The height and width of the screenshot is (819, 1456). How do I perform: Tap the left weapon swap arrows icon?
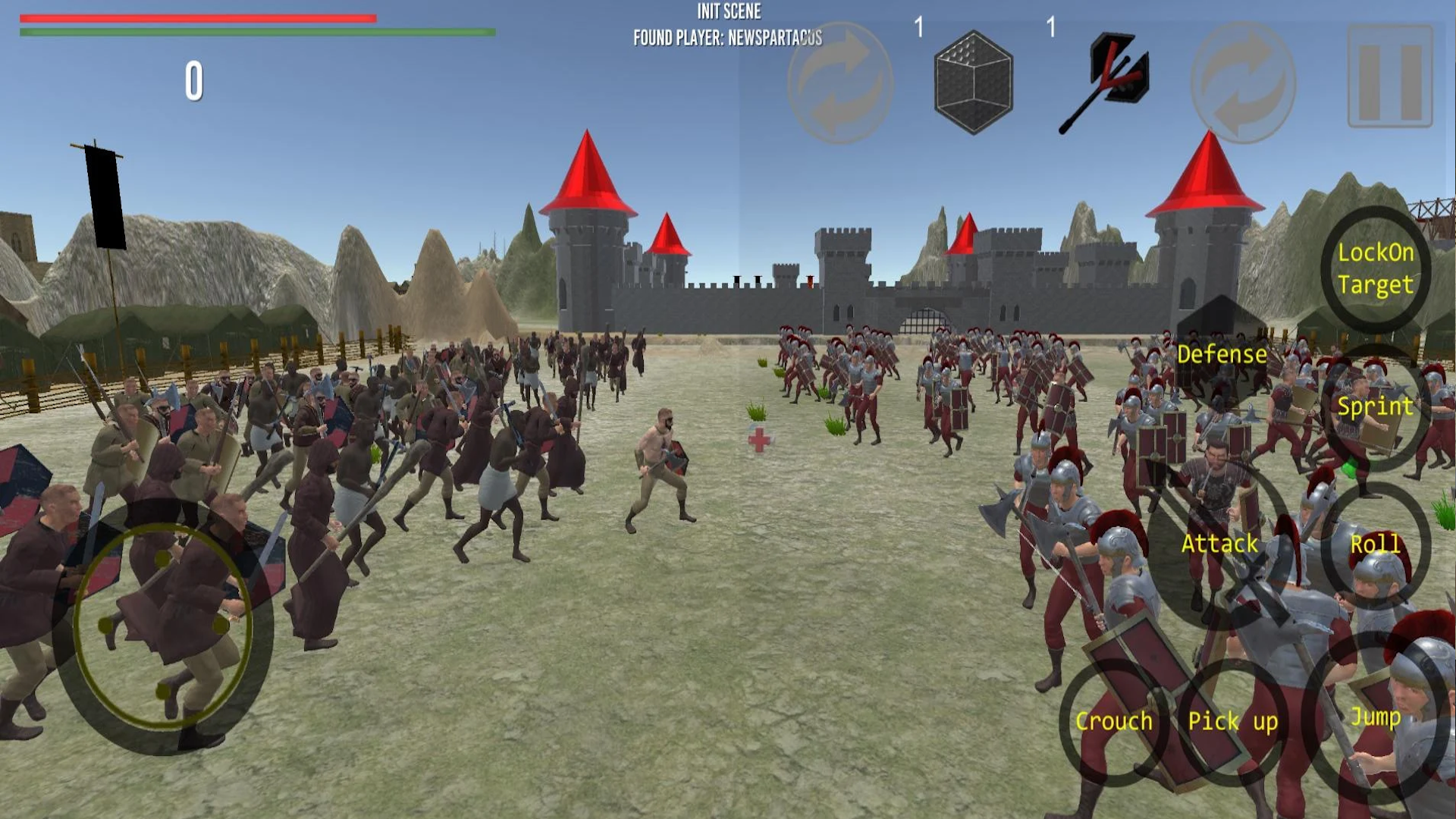[x=838, y=80]
